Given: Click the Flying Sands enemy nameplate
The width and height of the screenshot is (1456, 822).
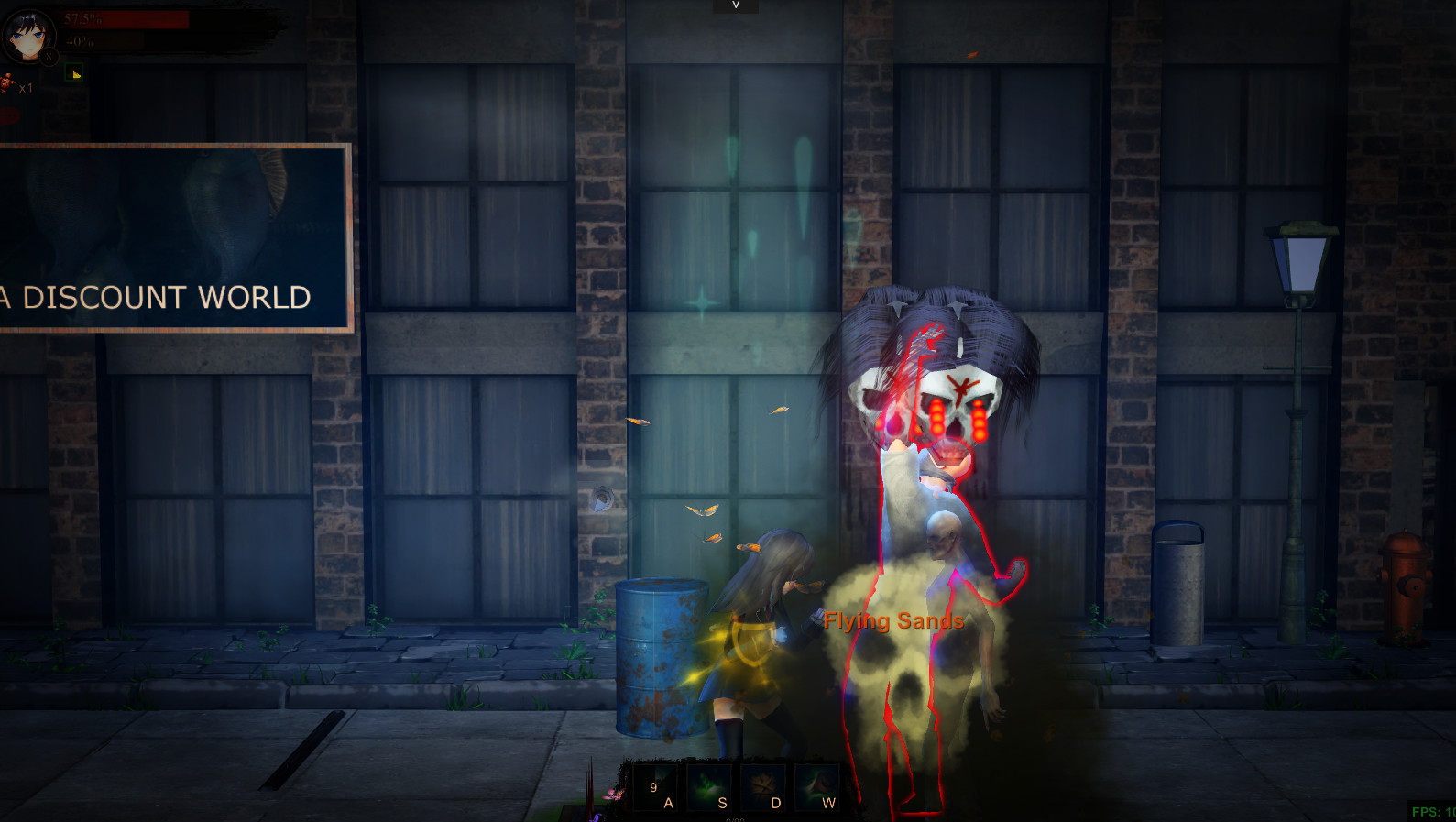Looking at the screenshot, I should tap(892, 620).
